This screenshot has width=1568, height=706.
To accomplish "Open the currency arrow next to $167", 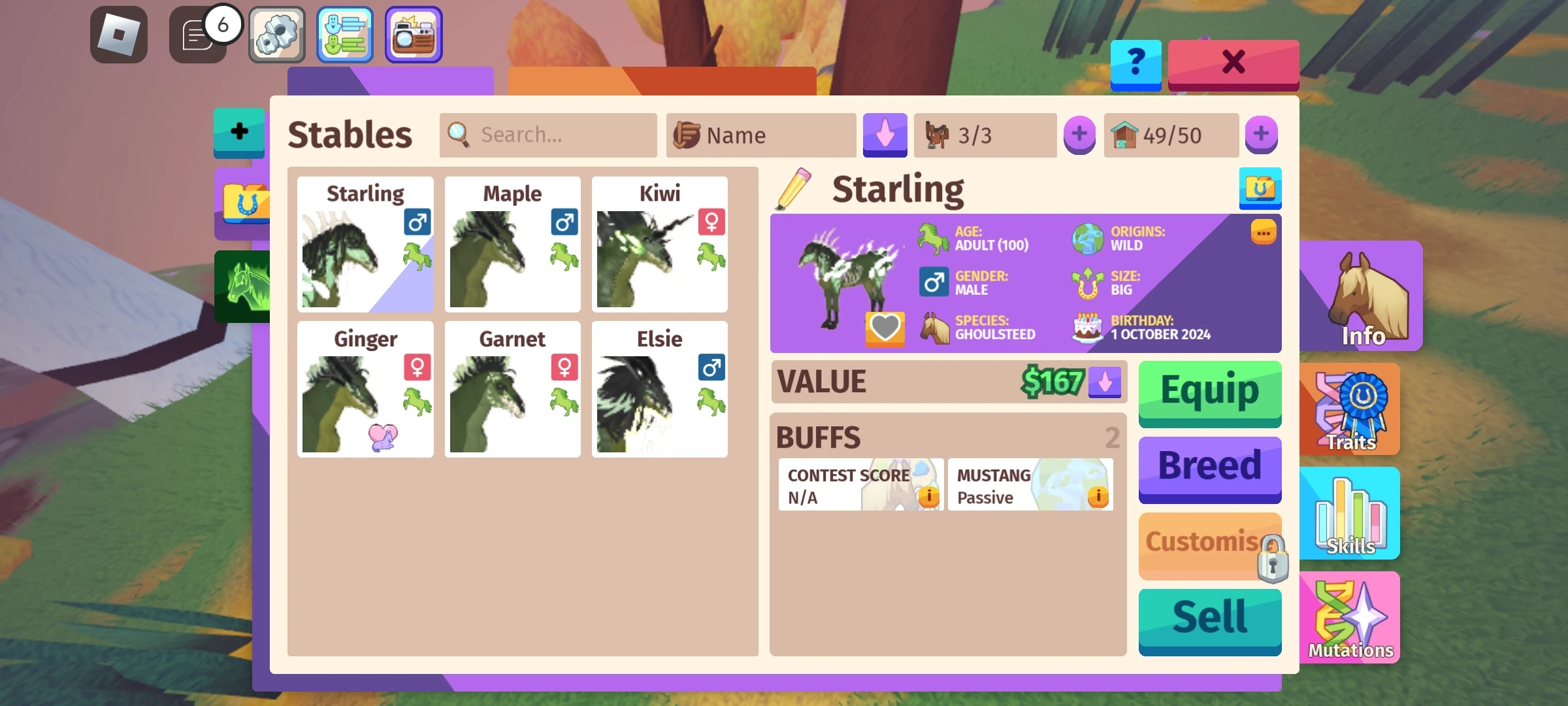I will coord(1105,382).
